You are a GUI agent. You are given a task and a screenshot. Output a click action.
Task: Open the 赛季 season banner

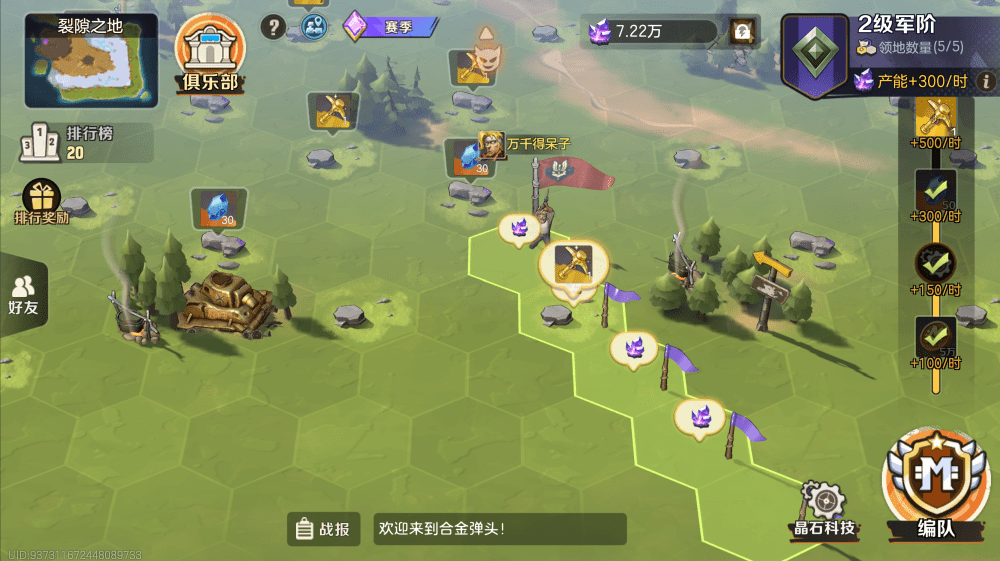click(x=389, y=27)
